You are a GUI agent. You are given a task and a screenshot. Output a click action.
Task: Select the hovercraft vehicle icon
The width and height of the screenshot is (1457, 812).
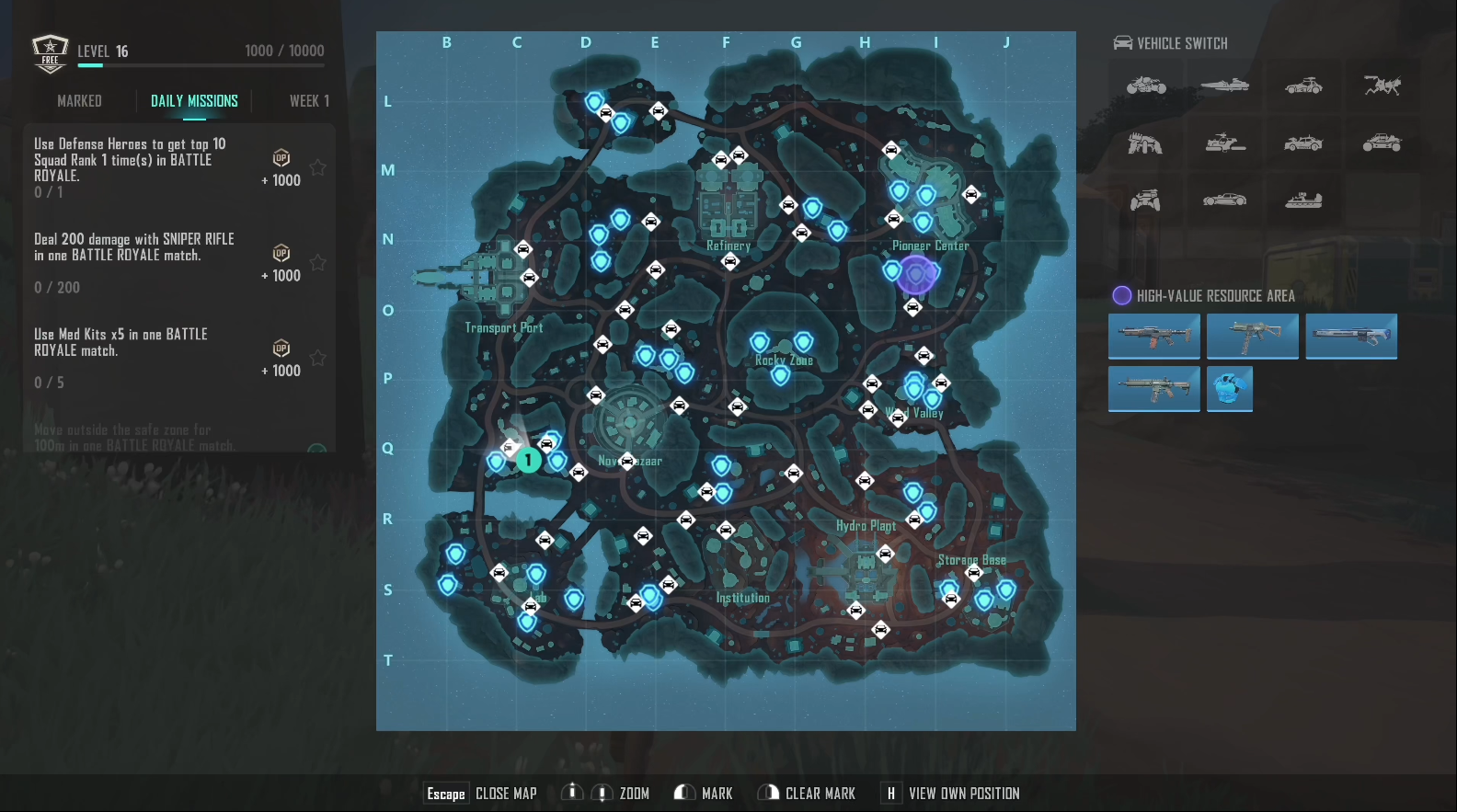[x=1302, y=200]
